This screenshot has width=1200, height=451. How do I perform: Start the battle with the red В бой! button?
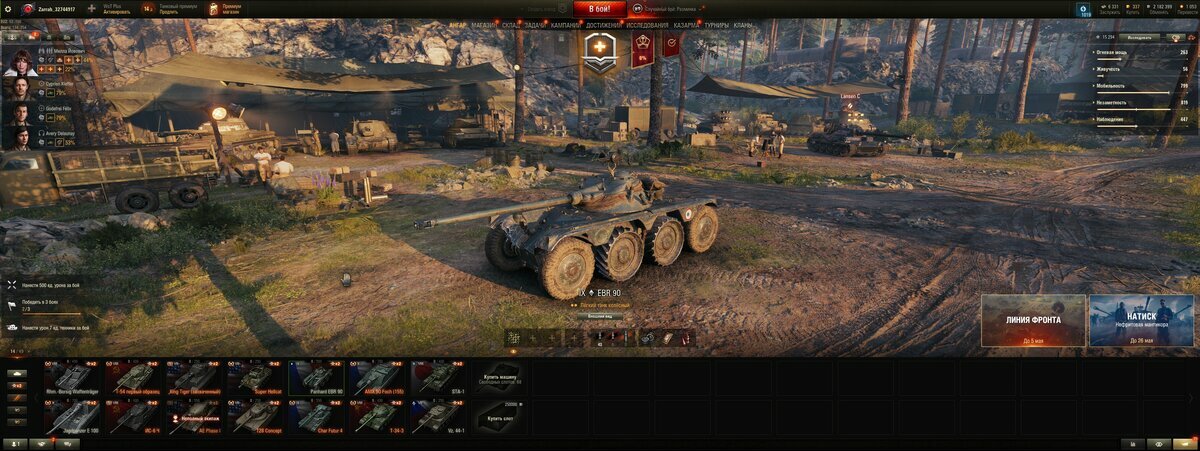[x=599, y=9]
